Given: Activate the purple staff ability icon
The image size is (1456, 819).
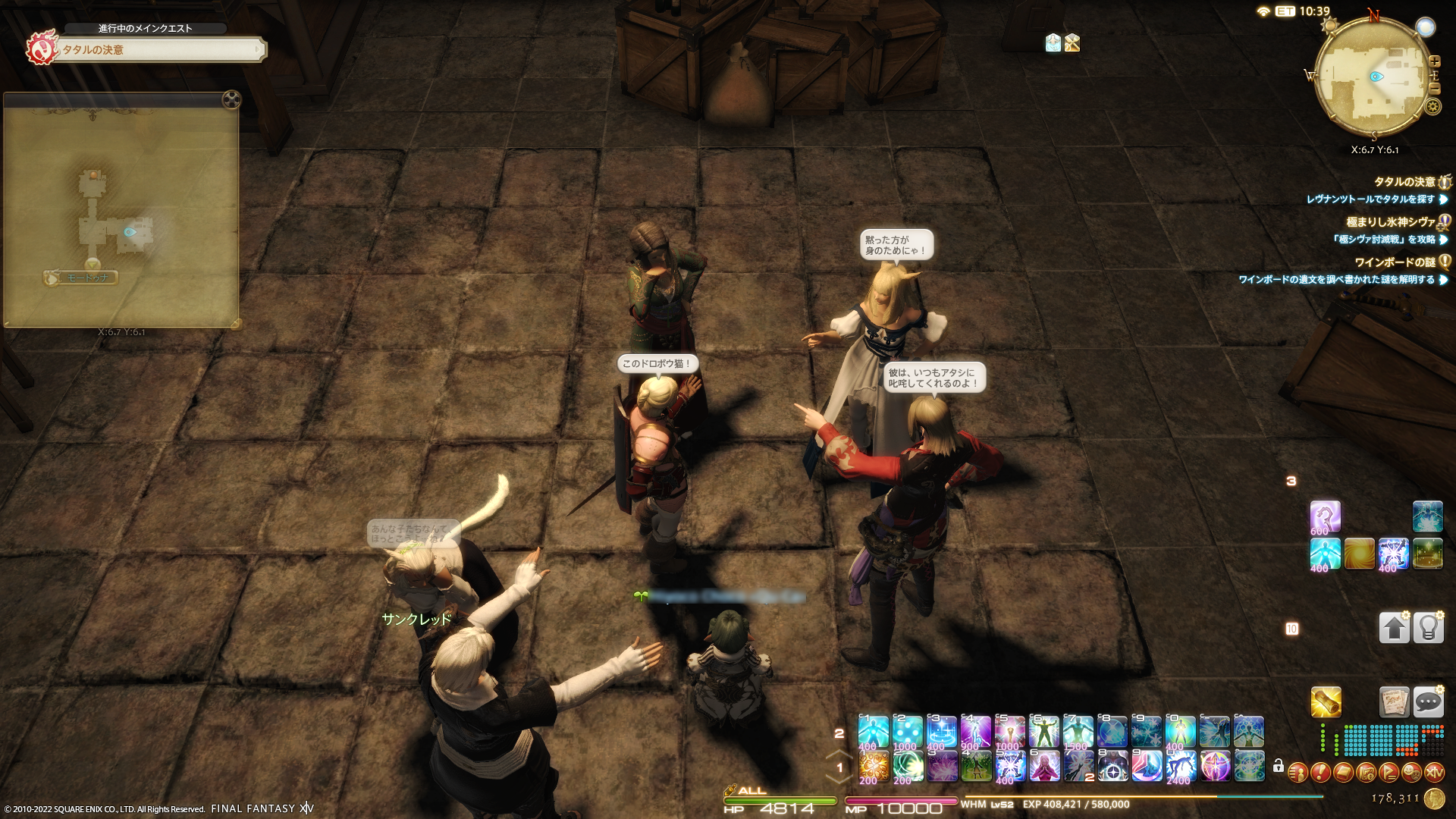Looking at the screenshot, I should tap(1325, 517).
